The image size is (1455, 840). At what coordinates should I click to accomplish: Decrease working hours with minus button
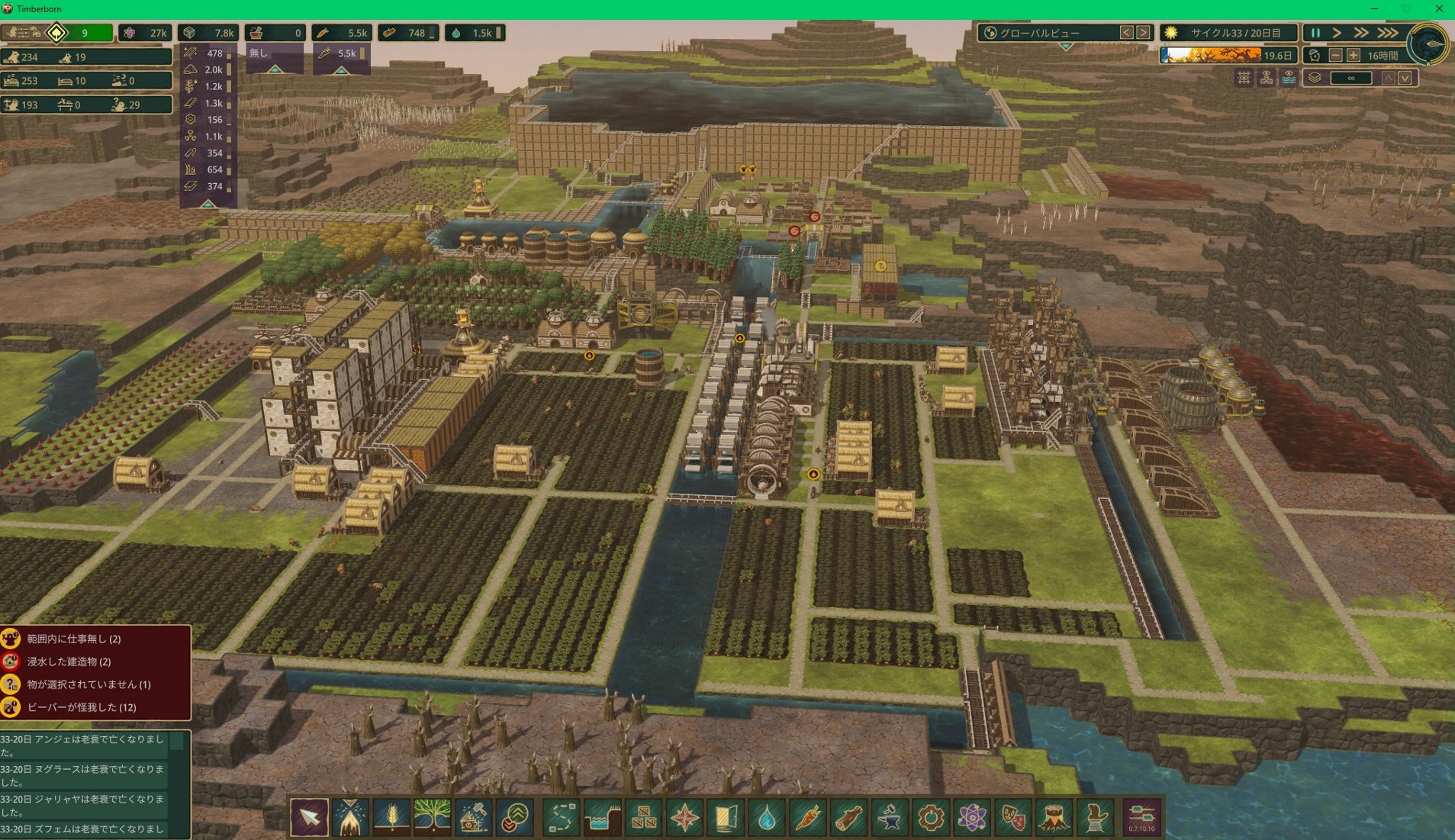tap(1335, 56)
